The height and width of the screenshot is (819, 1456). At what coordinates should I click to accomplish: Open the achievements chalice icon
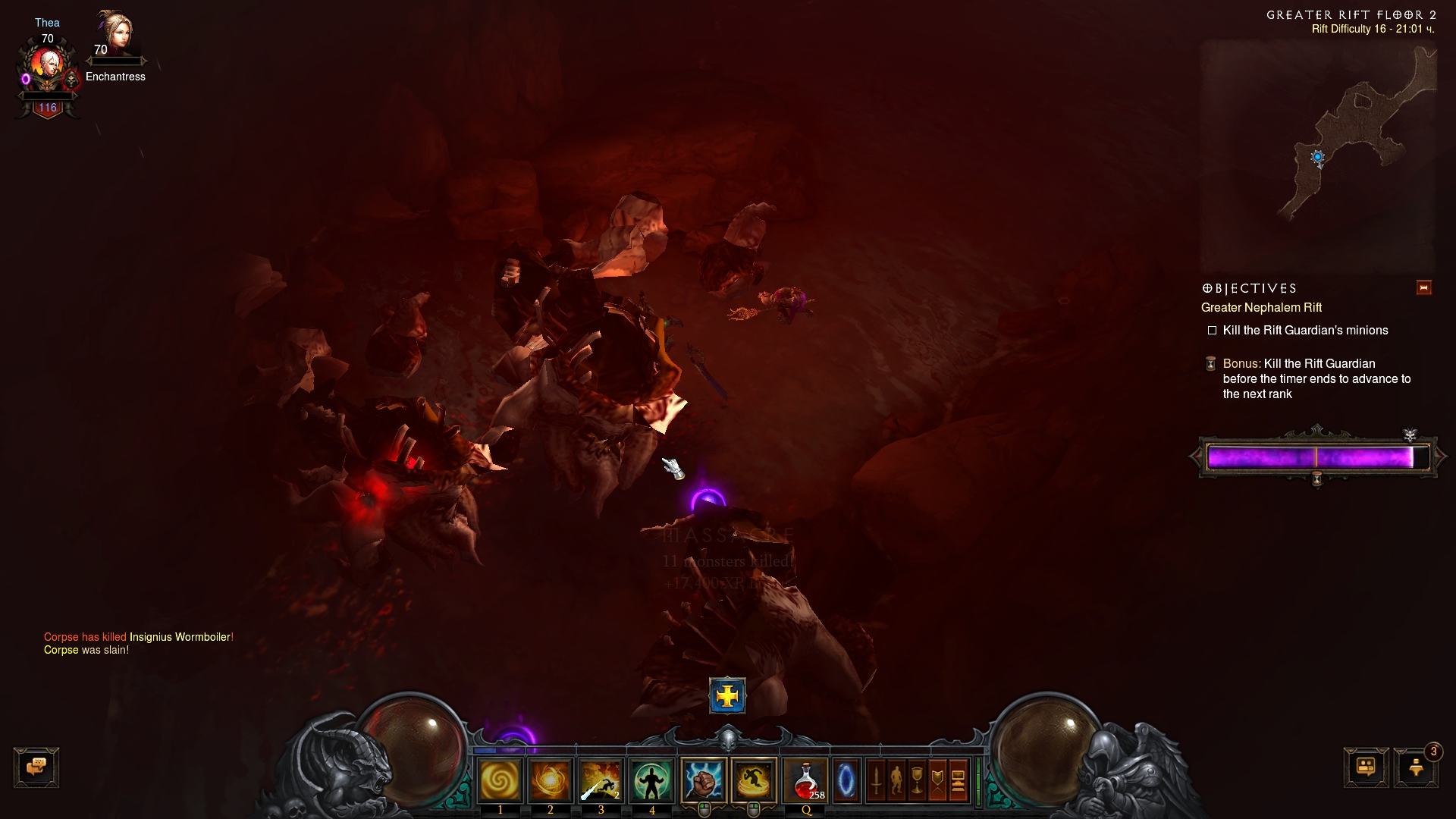click(917, 780)
